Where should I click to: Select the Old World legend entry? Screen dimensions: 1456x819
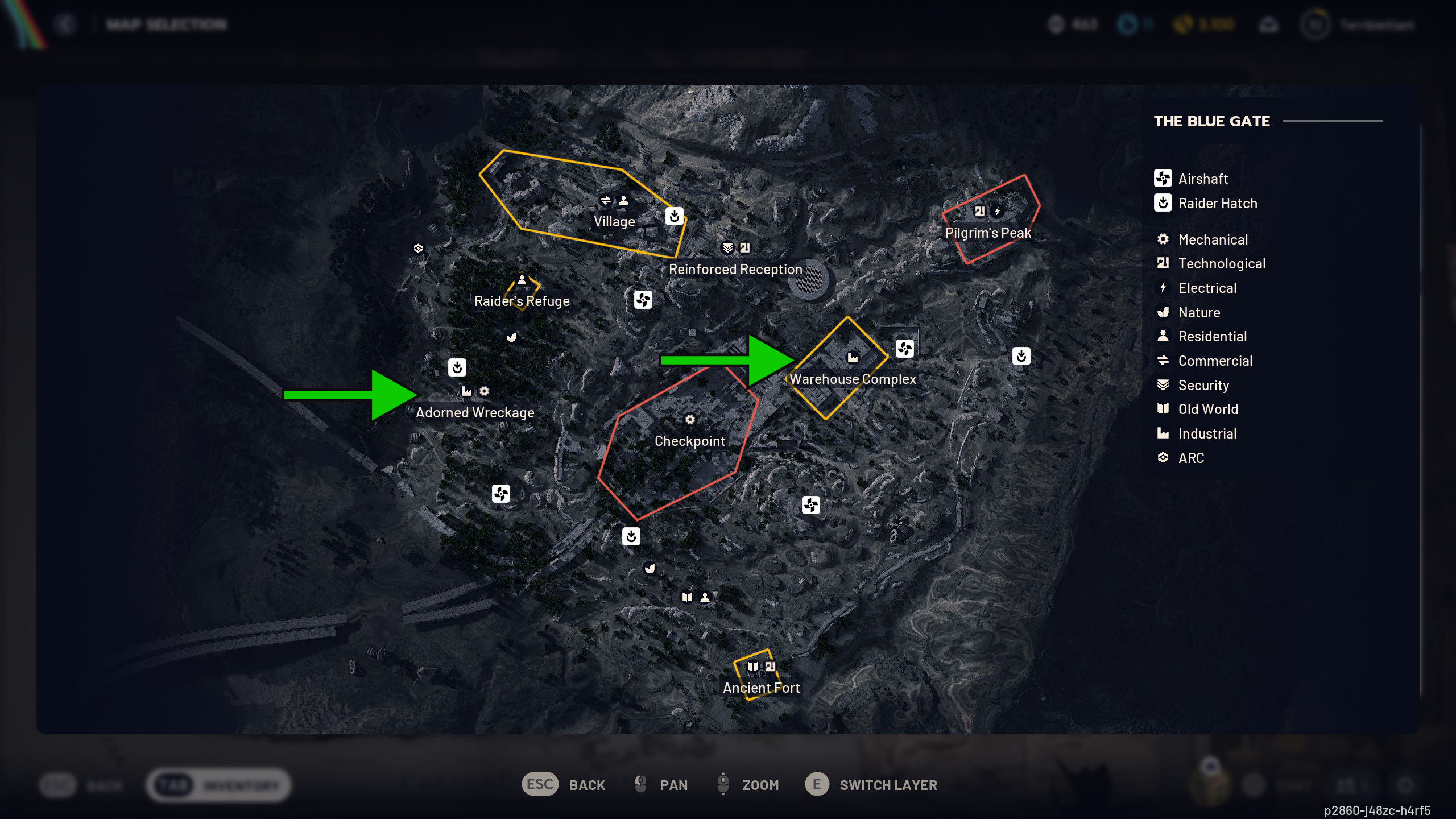(x=1207, y=409)
